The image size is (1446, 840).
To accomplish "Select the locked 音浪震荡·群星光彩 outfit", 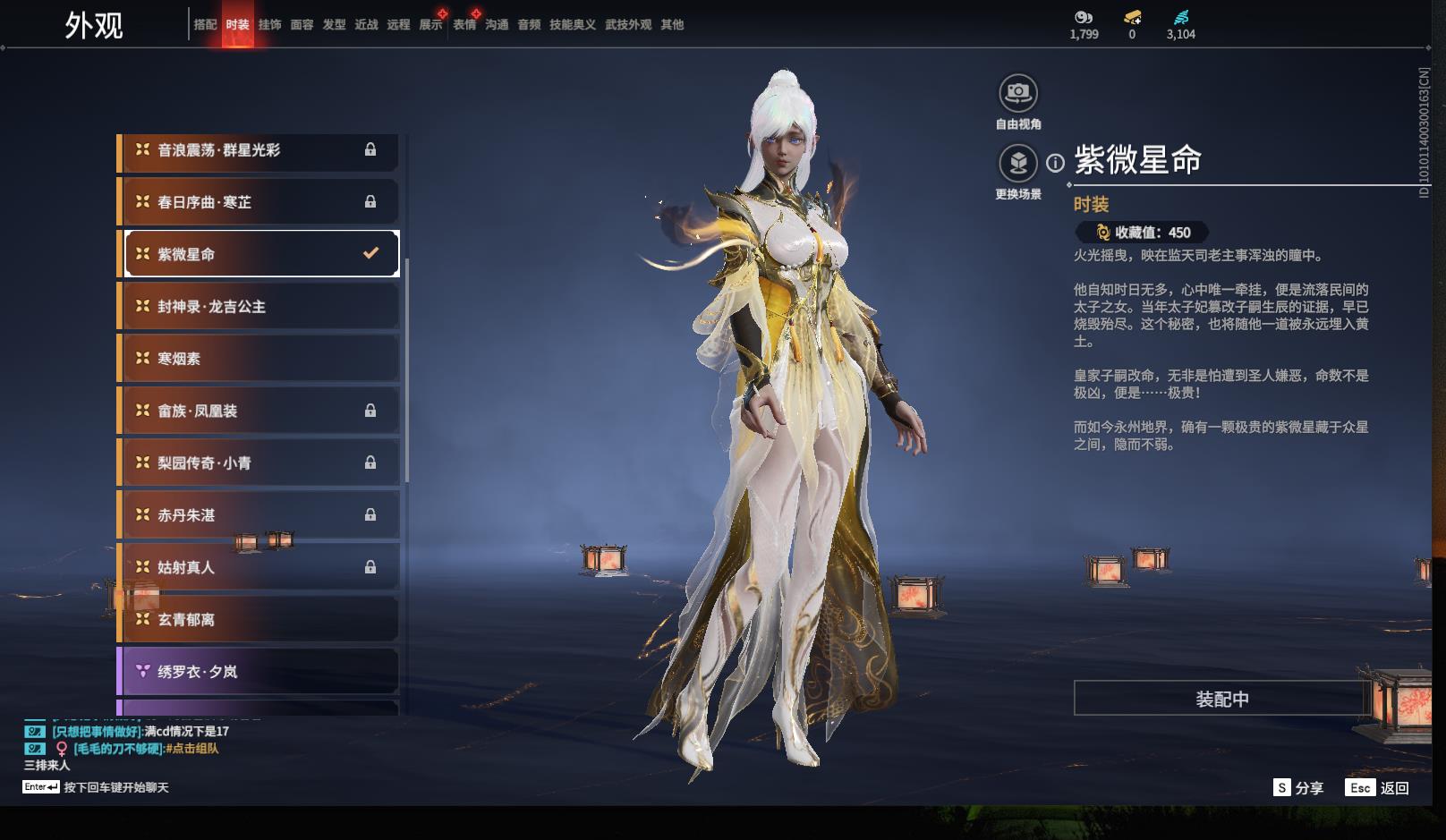I will click(x=259, y=150).
